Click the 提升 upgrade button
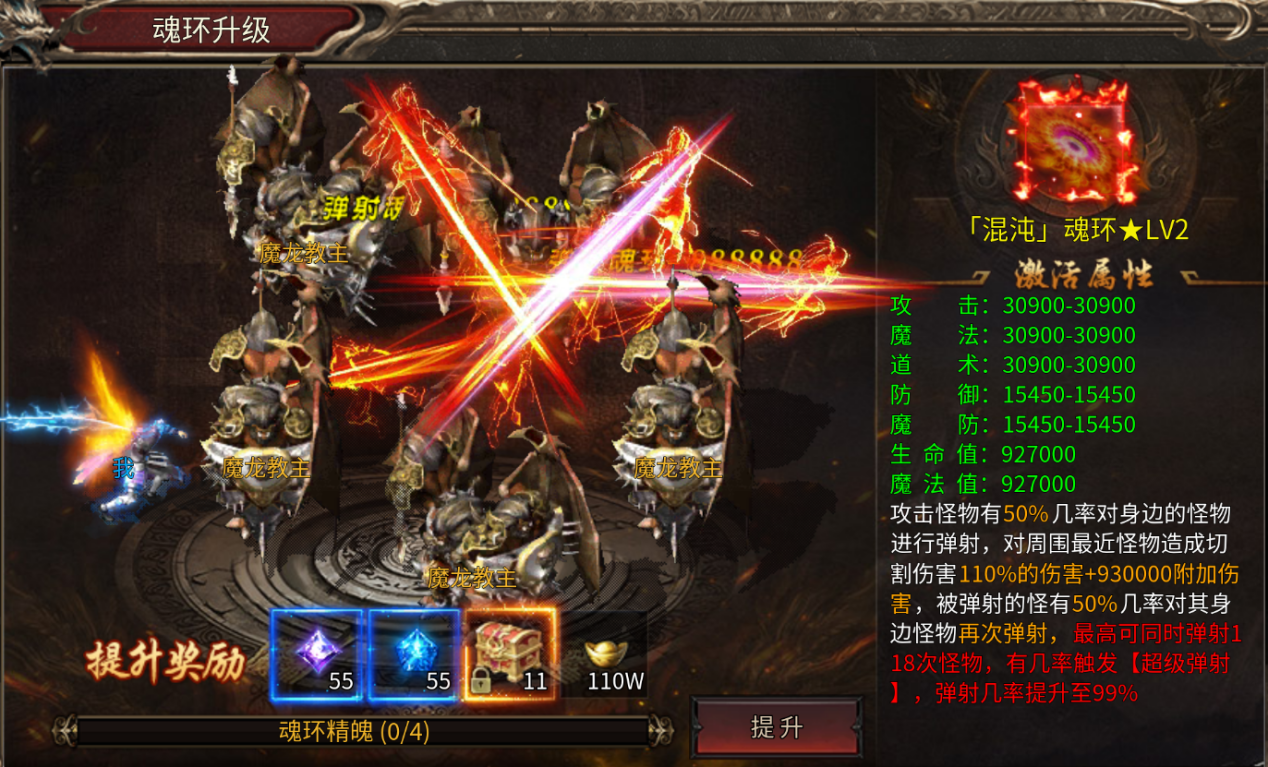1268x767 pixels. coord(776,727)
